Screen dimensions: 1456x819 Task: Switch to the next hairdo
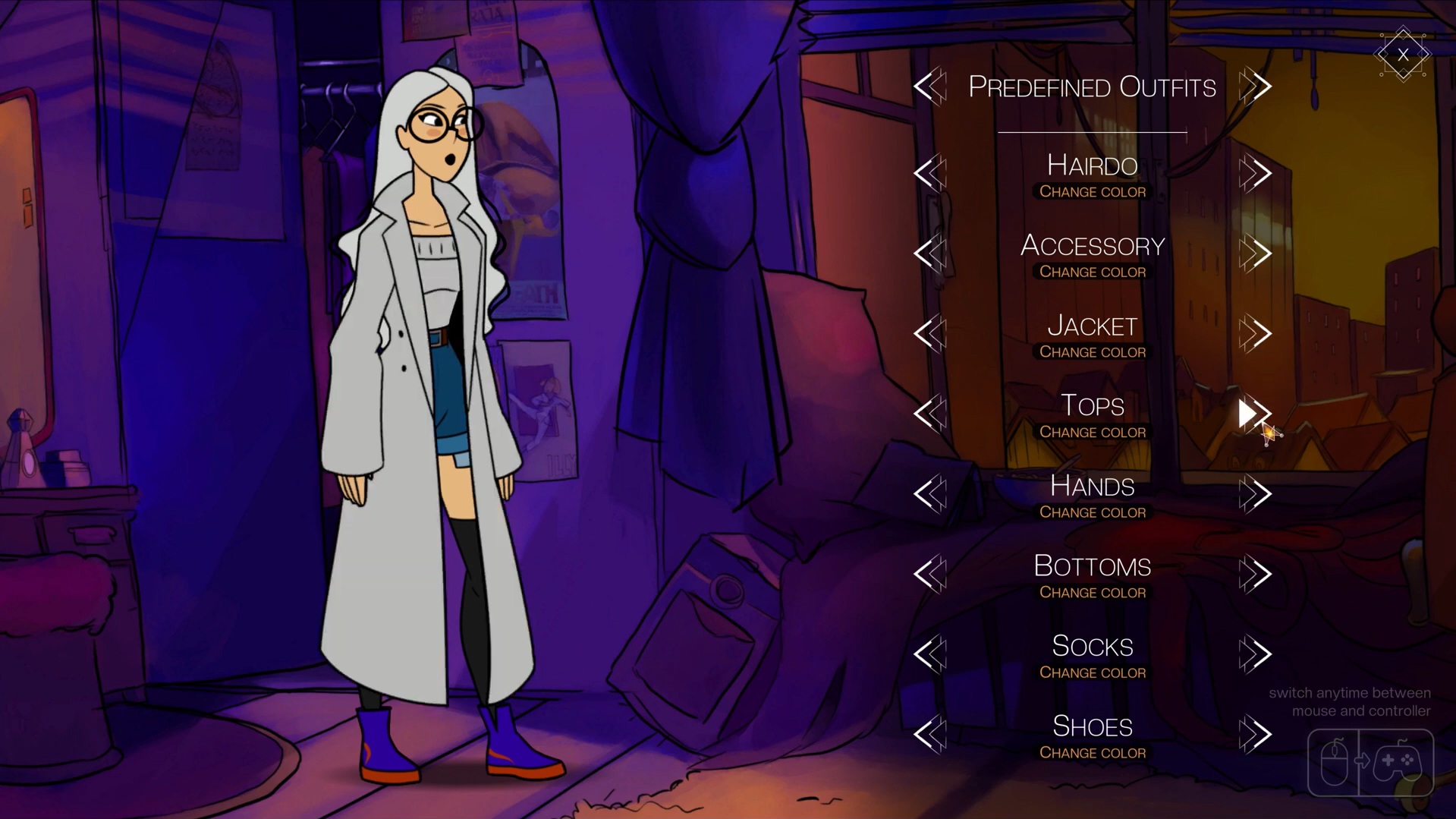[x=1256, y=174]
